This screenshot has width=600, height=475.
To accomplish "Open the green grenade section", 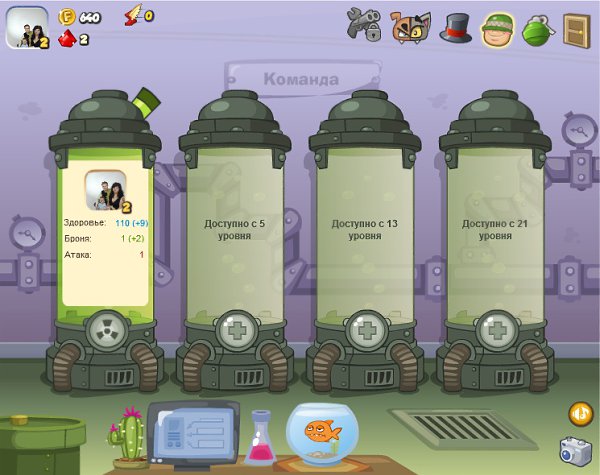I will coord(537,27).
